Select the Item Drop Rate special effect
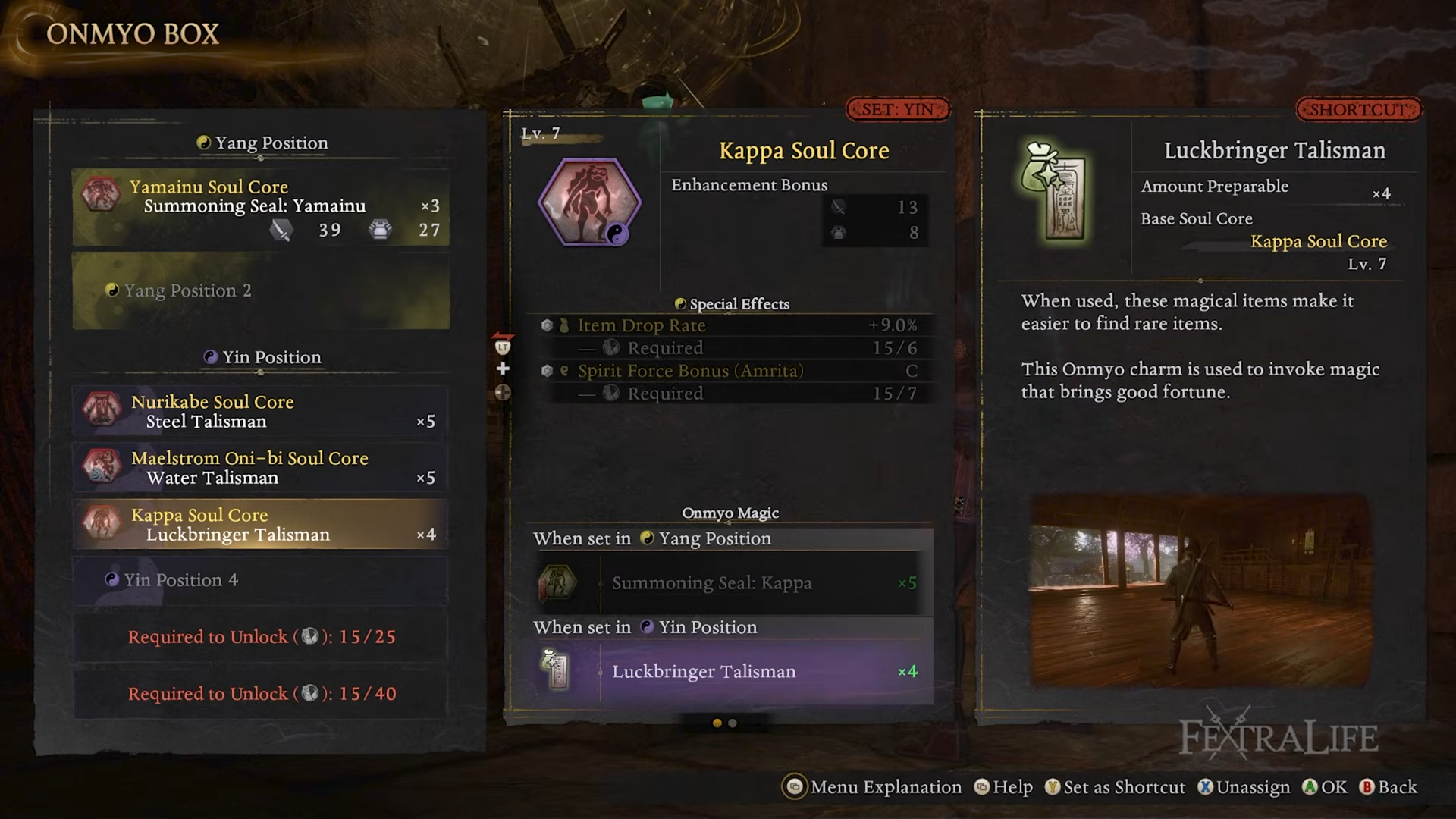This screenshot has height=819, width=1456. tap(728, 325)
